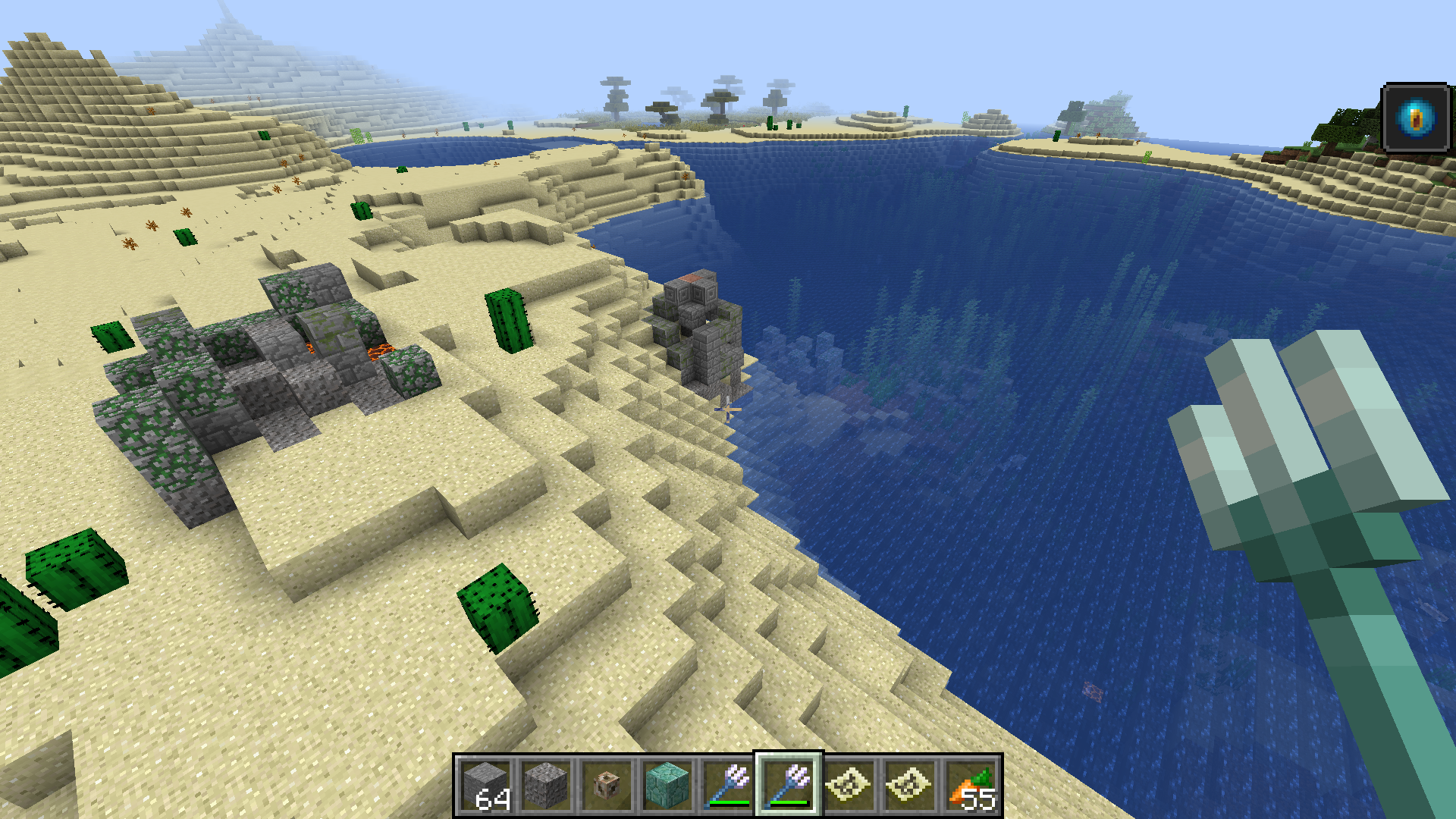Select the conduit item in the hotbar
Viewport: 1456px width, 819px height.
click(607, 786)
